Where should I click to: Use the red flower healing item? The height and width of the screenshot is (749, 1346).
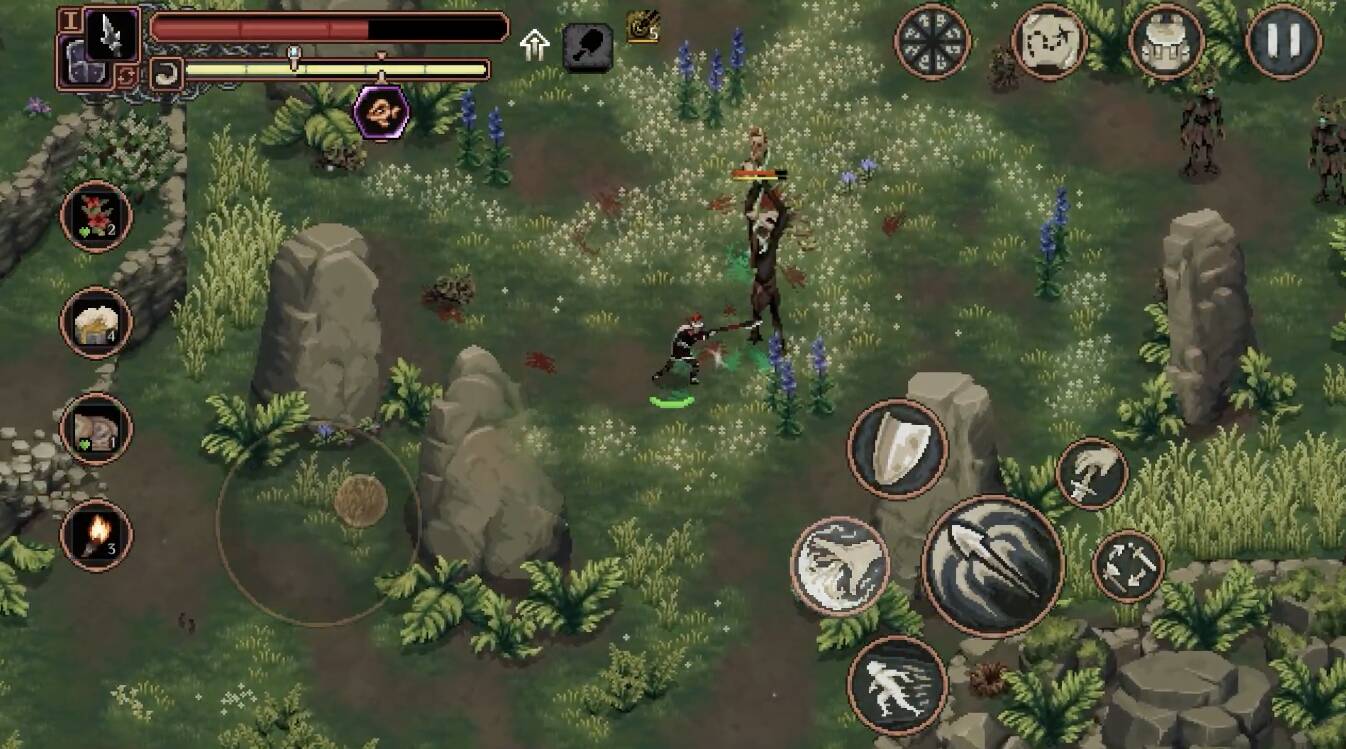point(96,216)
